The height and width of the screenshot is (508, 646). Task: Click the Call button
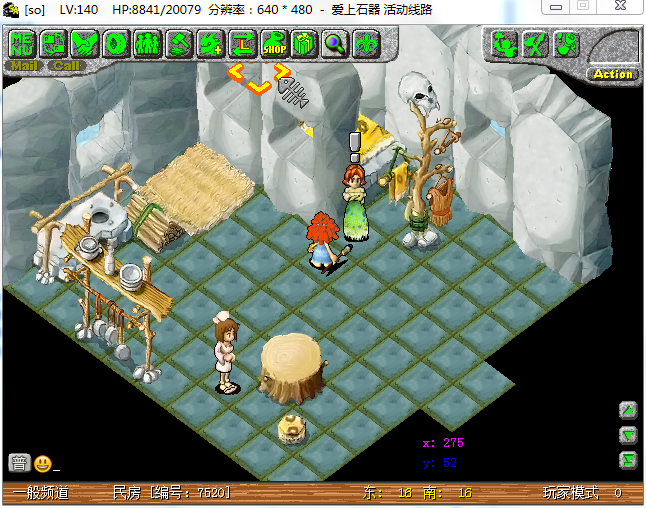tap(66, 66)
